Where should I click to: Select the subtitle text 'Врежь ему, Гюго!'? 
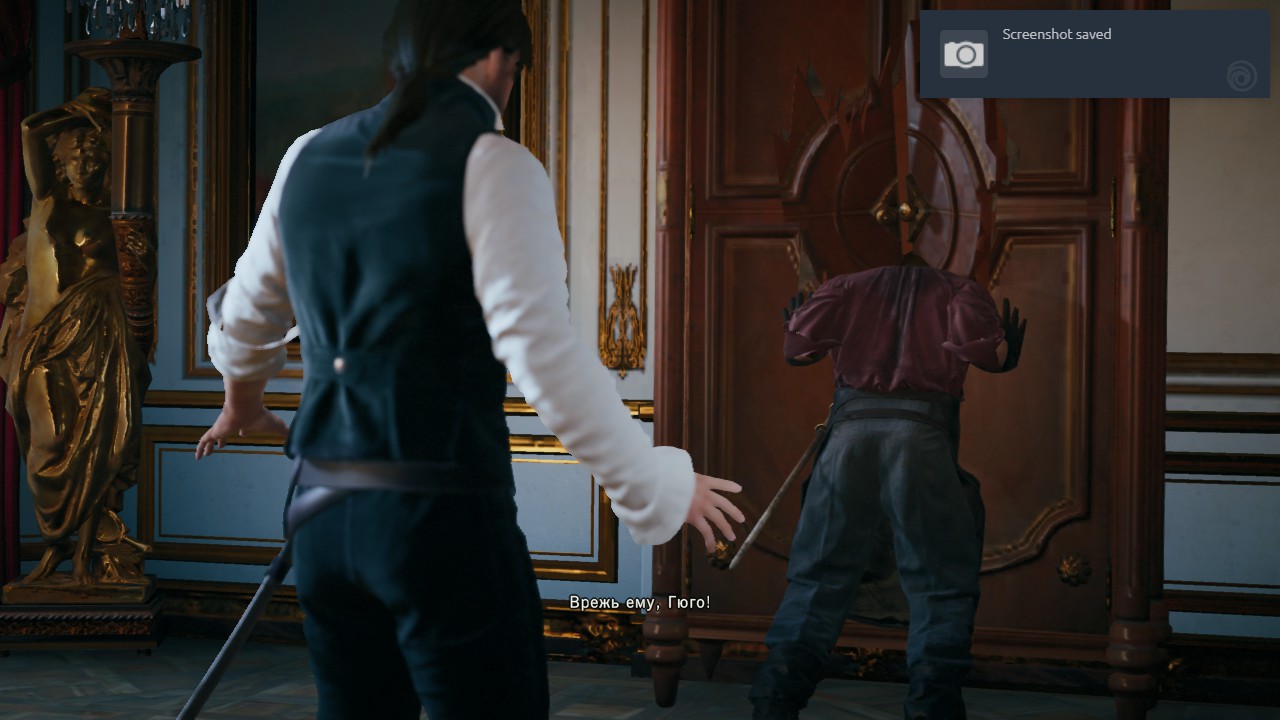[641, 603]
